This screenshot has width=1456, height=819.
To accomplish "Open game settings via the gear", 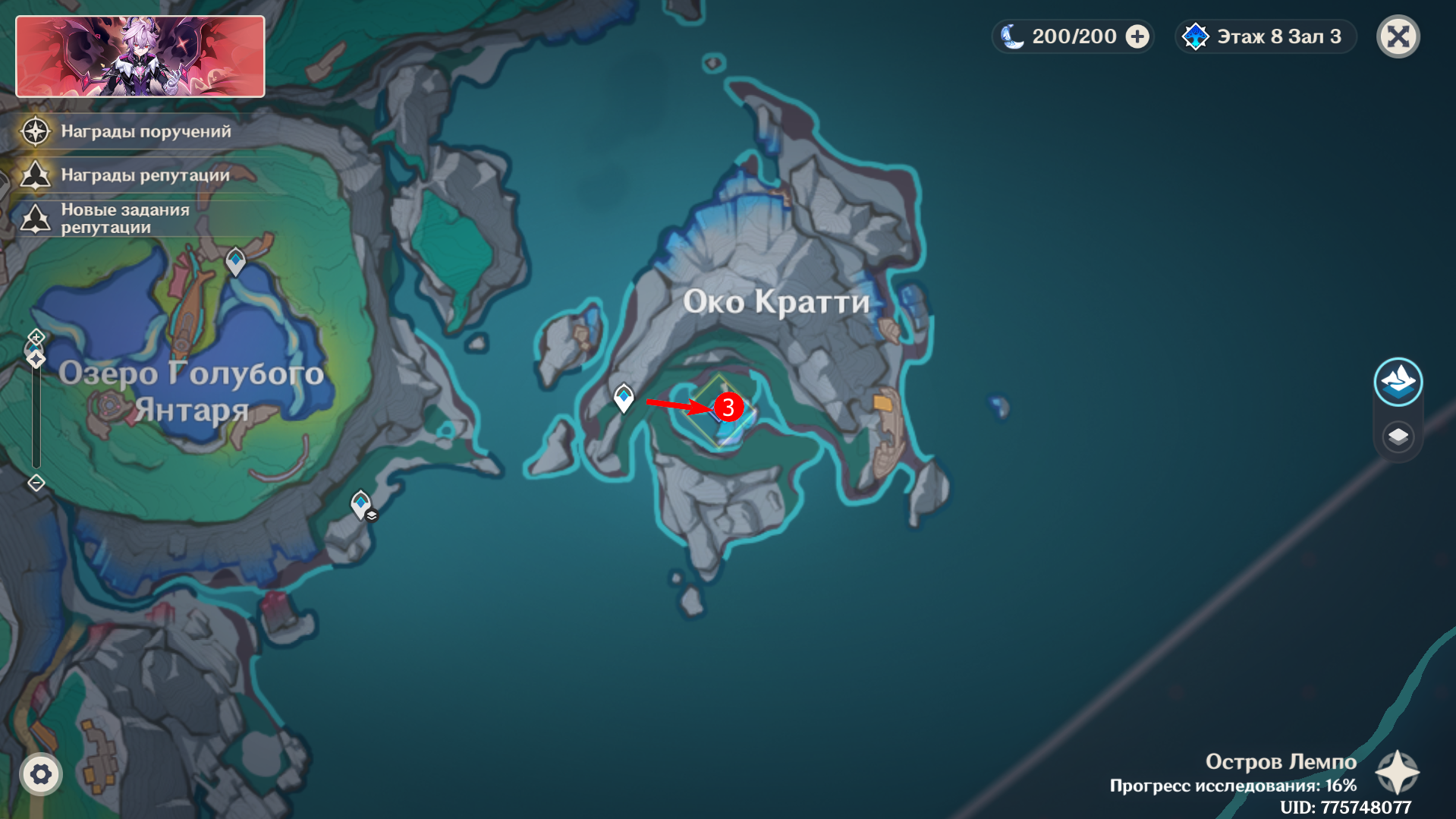I will click(42, 774).
